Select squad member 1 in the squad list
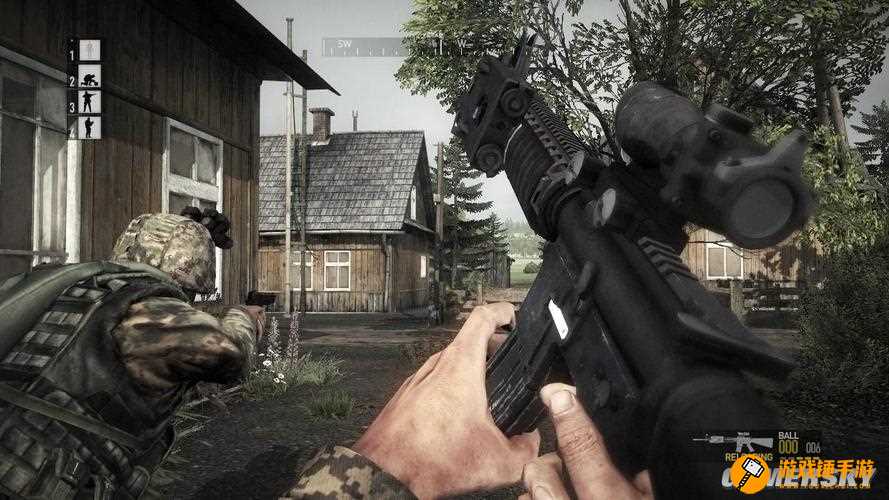Viewport: 889px width, 500px height. [89, 50]
